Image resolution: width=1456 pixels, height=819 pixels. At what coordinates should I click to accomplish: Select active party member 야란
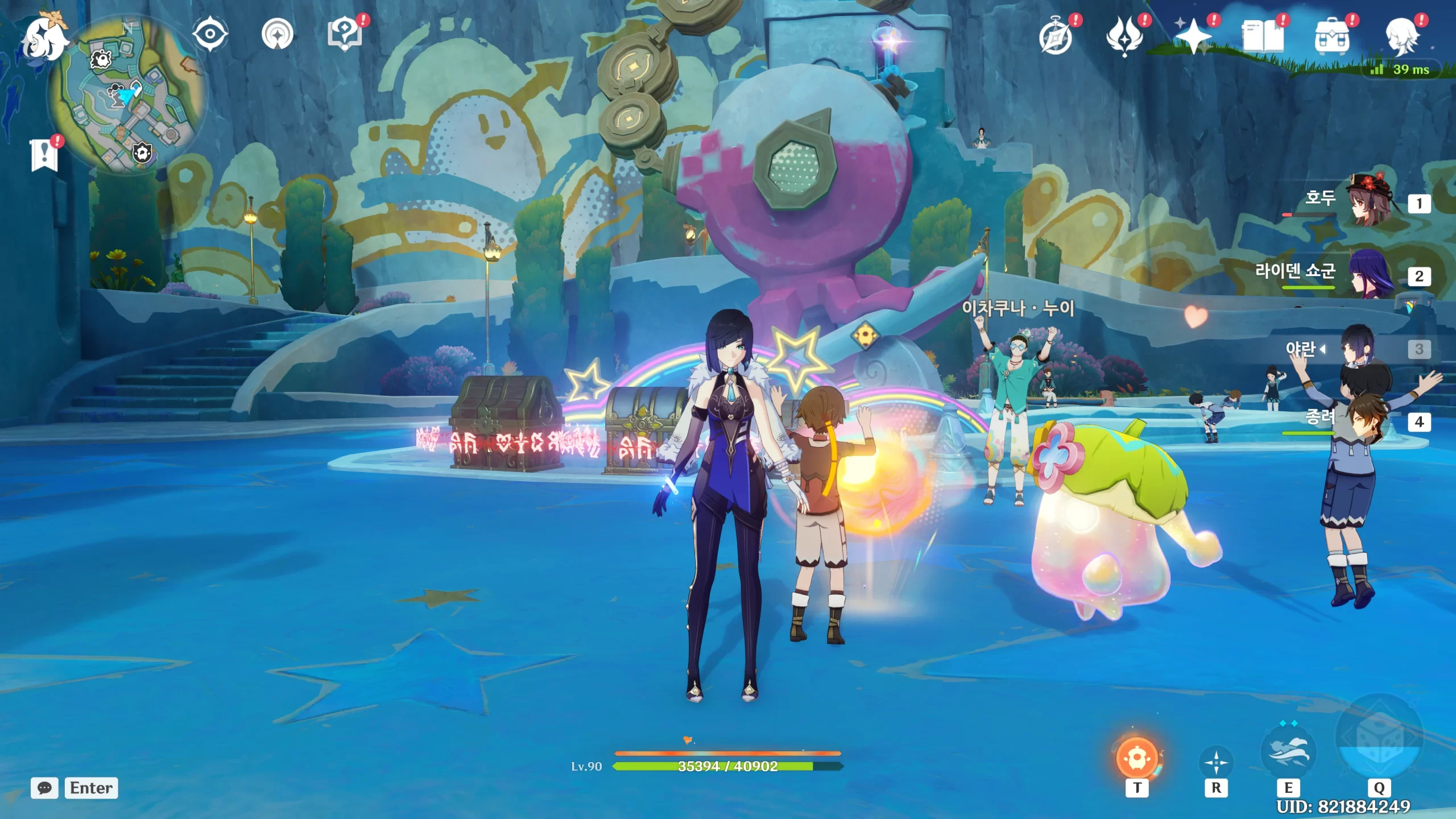pos(1359,348)
